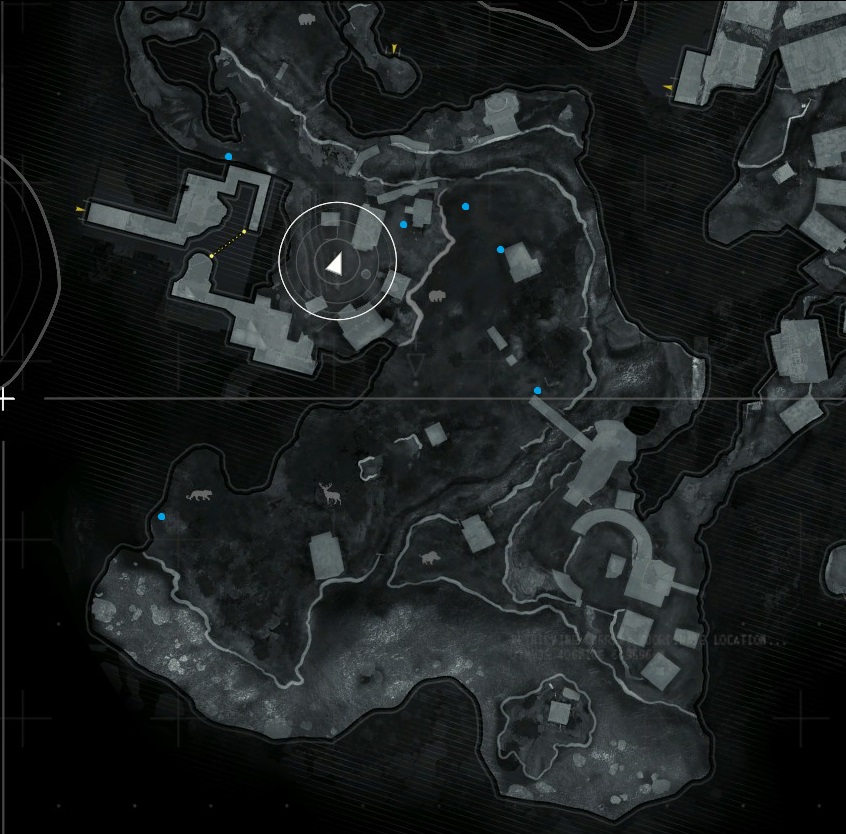Select the wolf animal icon on the map
846x834 pixels.
[199, 496]
